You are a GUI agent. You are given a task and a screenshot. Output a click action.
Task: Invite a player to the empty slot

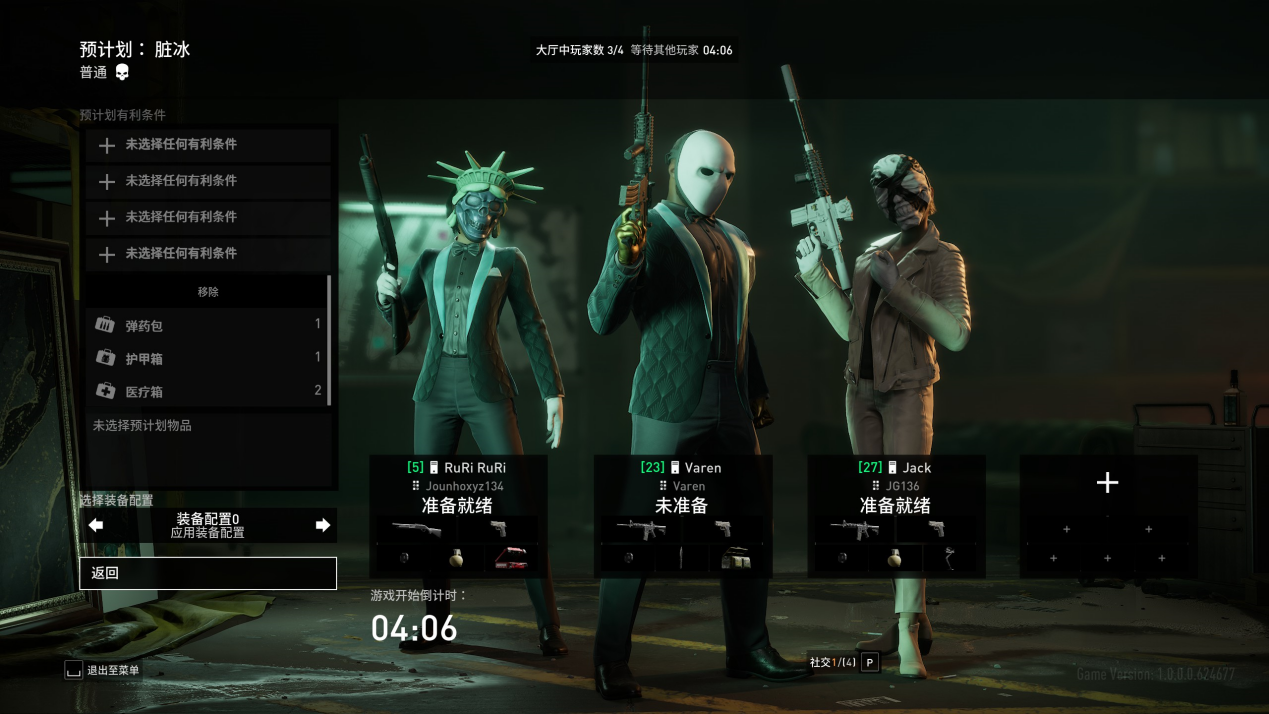pyautogui.click(x=1107, y=483)
